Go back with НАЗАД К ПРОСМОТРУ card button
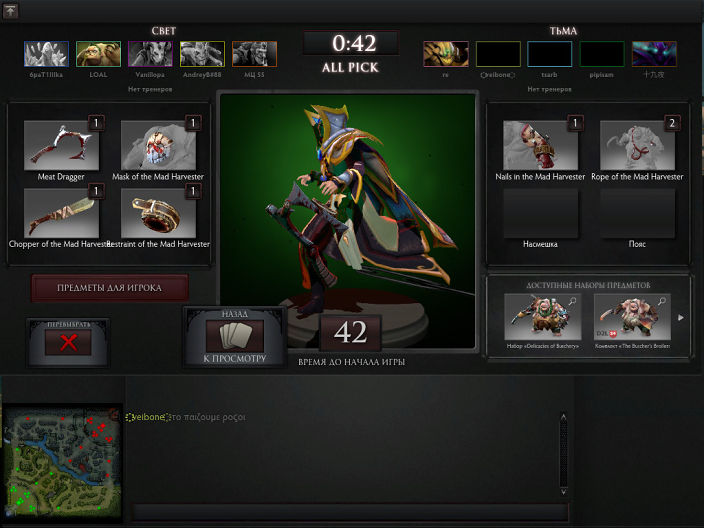704x528 pixels. [234, 336]
